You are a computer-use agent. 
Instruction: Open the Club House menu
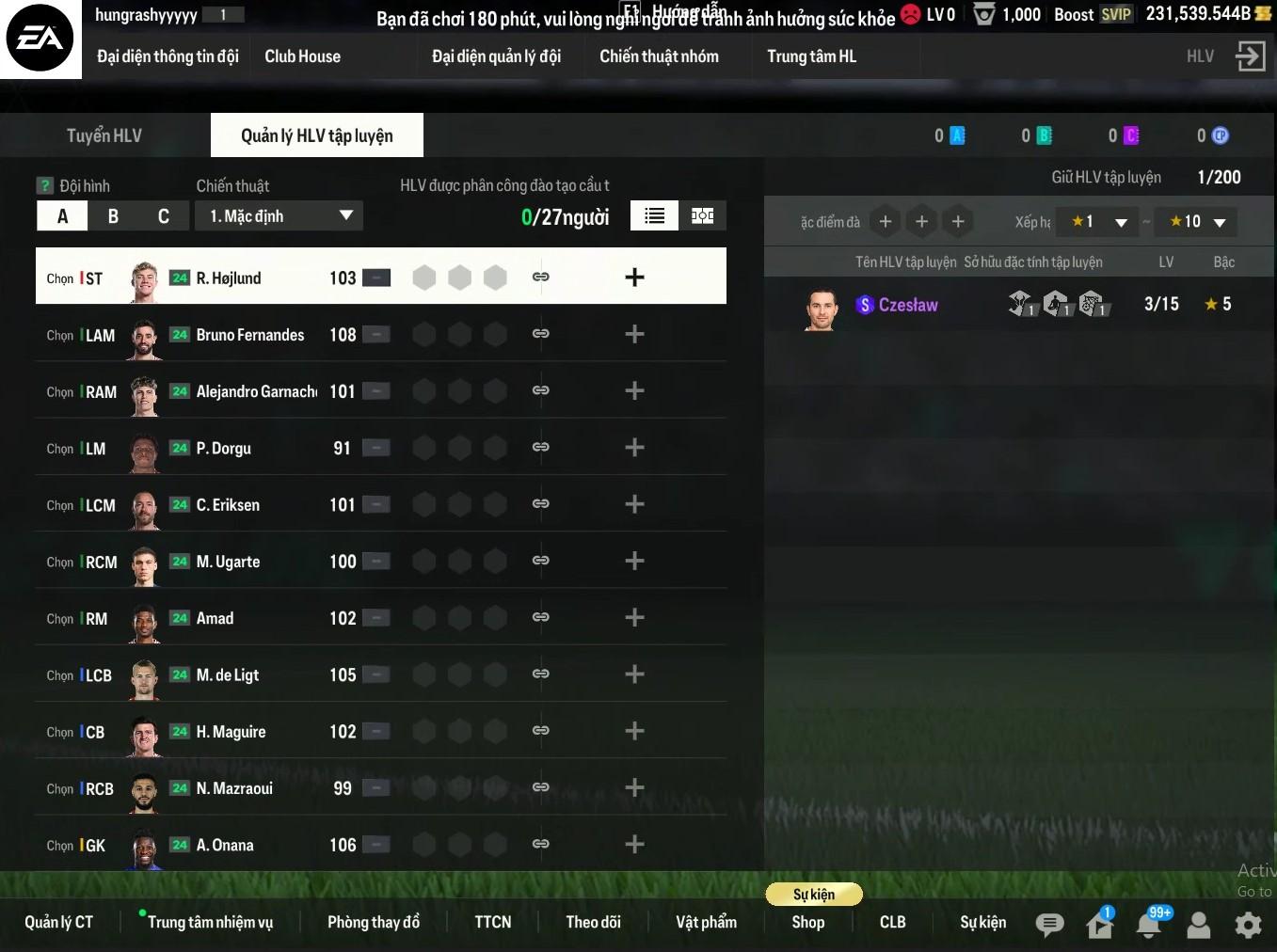[x=302, y=56]
